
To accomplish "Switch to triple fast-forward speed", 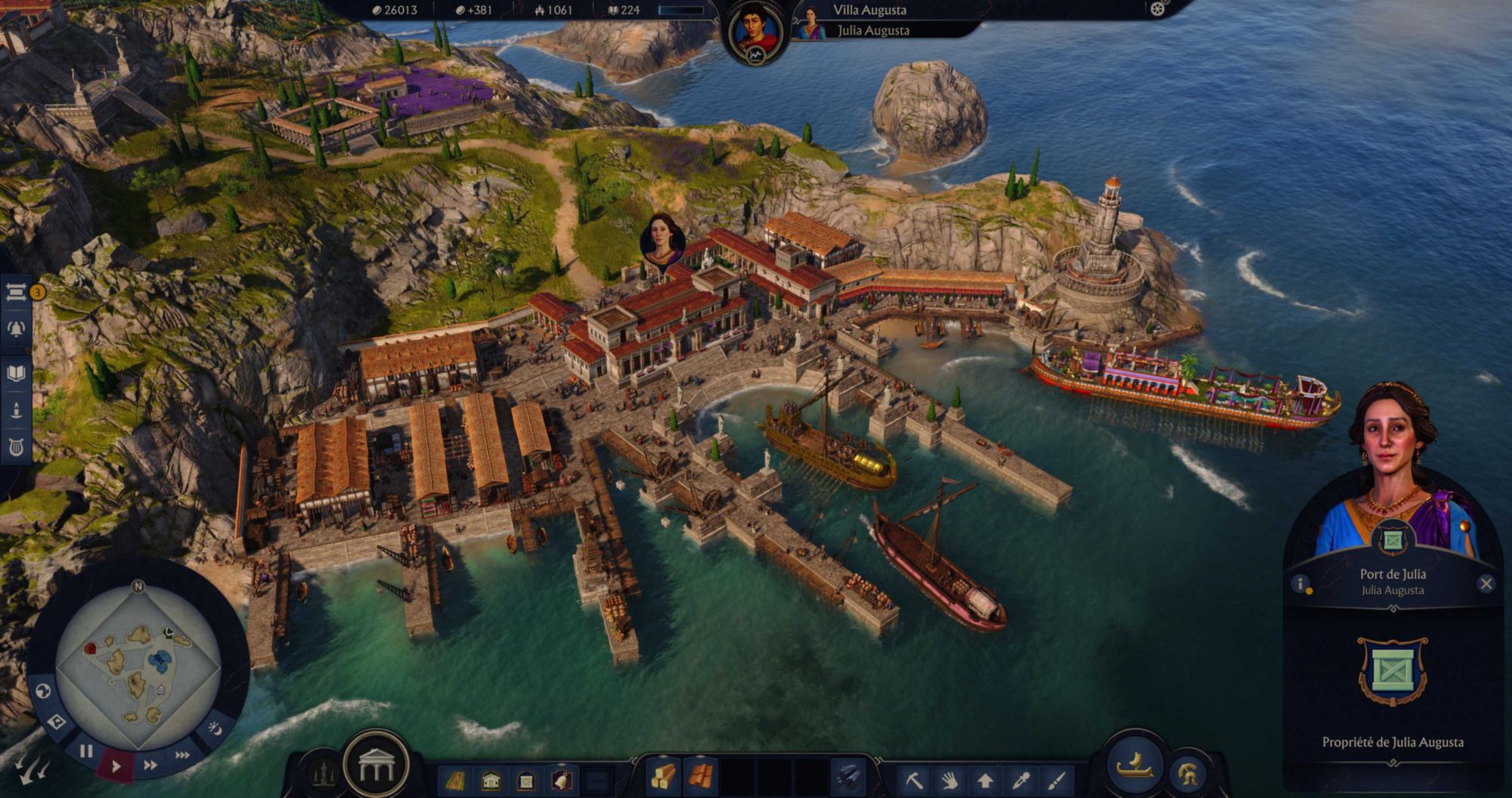I will pyautogui.click(x=182, y=755).
